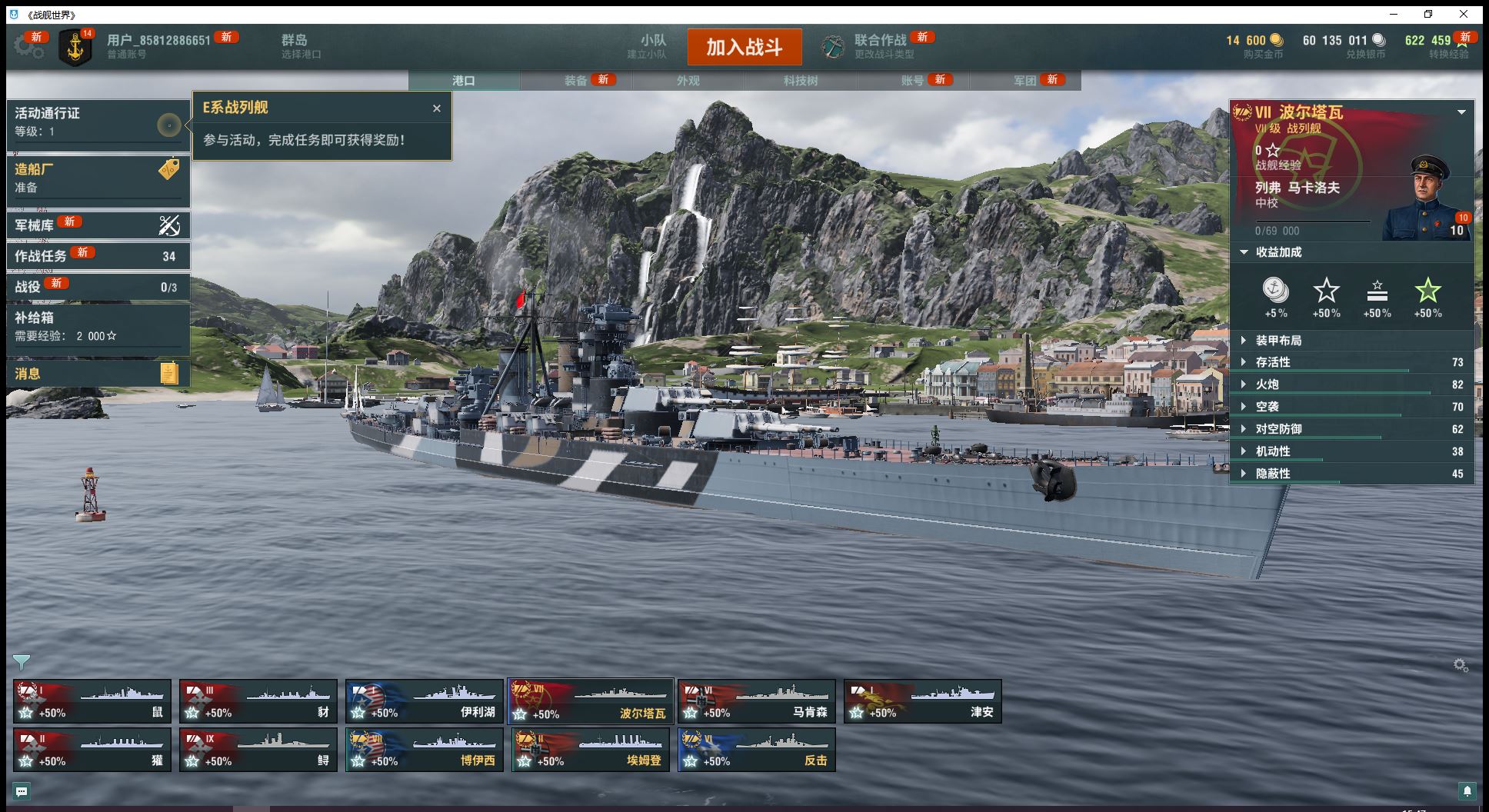Change battle type via 联合作战
Screen dimensions: 1489x812
(x=879, y=46)
